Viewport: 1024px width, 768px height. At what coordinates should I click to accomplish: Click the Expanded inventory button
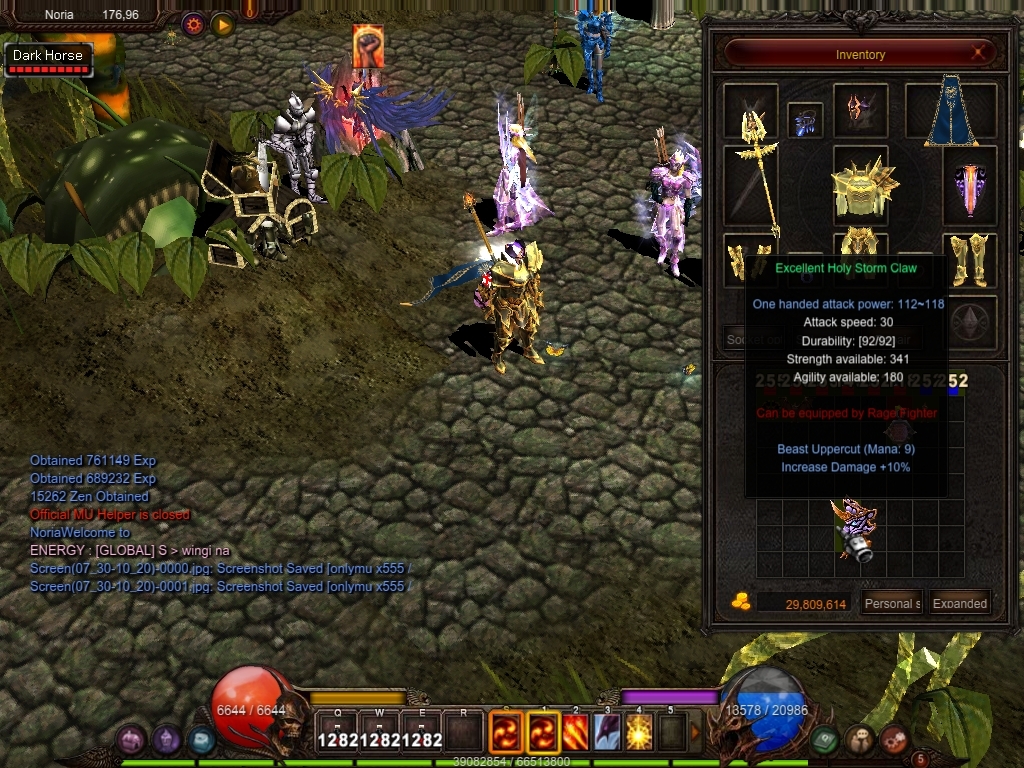click(960, 603)
